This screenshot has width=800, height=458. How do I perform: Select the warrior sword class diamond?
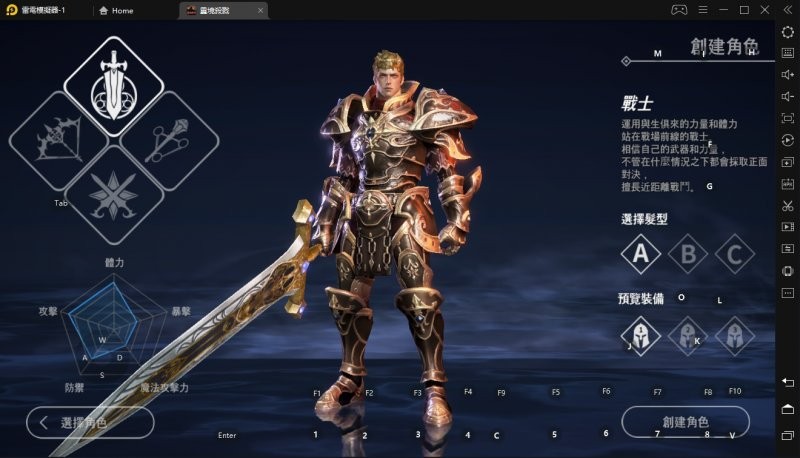(x=114, y=85)
